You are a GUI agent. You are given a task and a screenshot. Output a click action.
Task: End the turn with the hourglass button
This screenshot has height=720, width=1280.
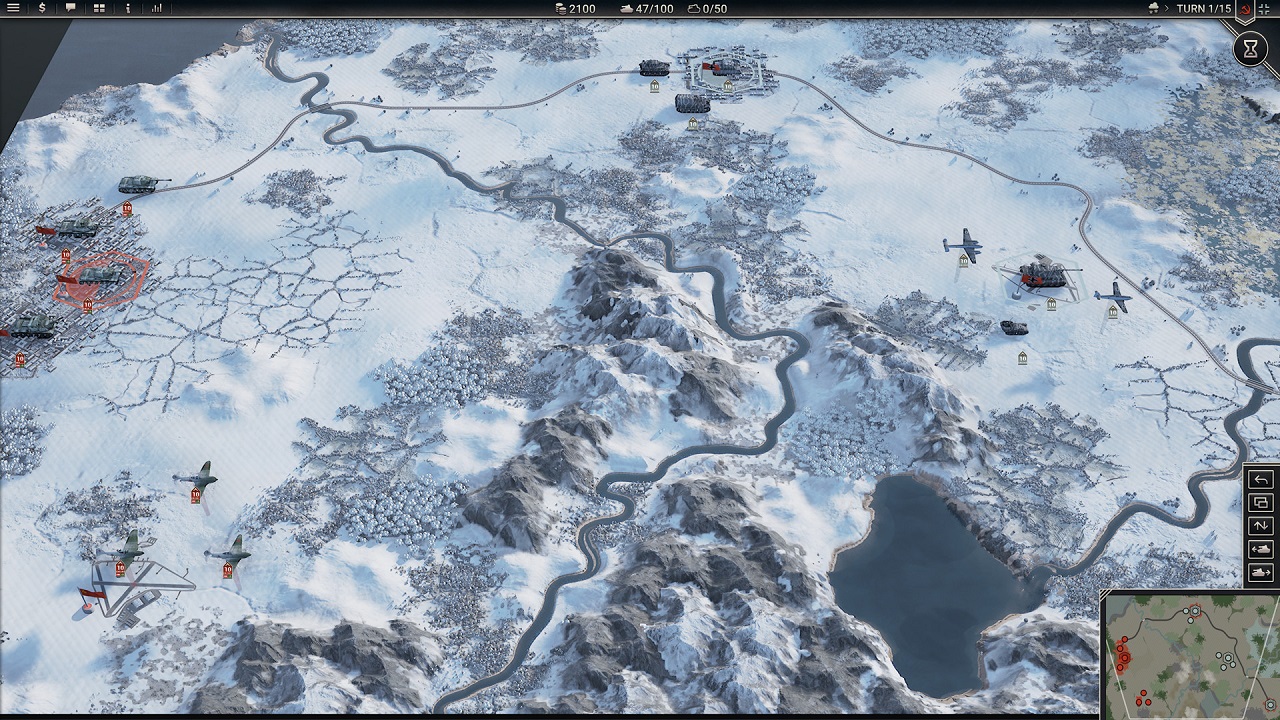pyautogui.click(x=1250, y=48)
